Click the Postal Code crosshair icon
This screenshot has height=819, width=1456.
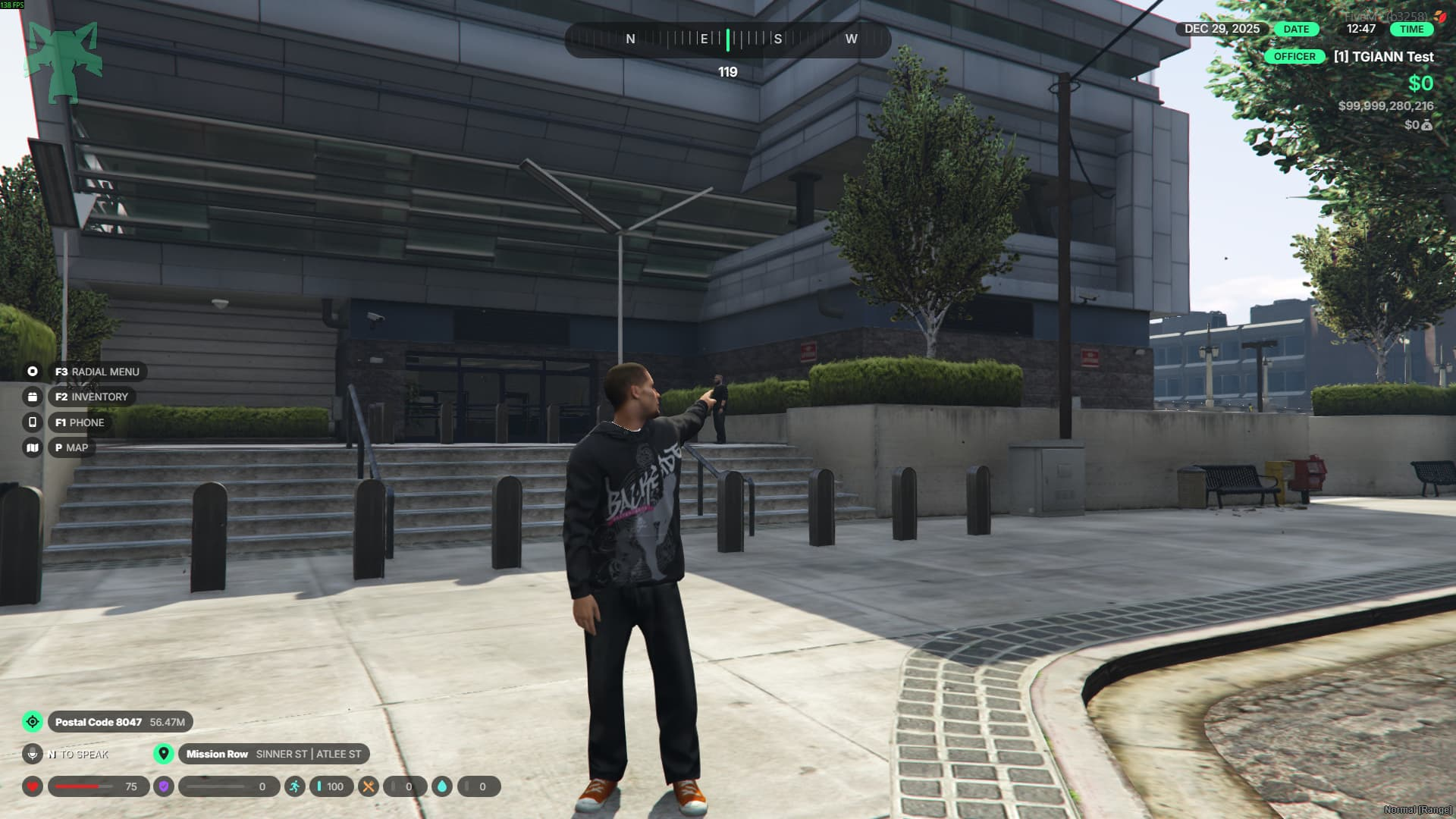[x=33, y=722]
